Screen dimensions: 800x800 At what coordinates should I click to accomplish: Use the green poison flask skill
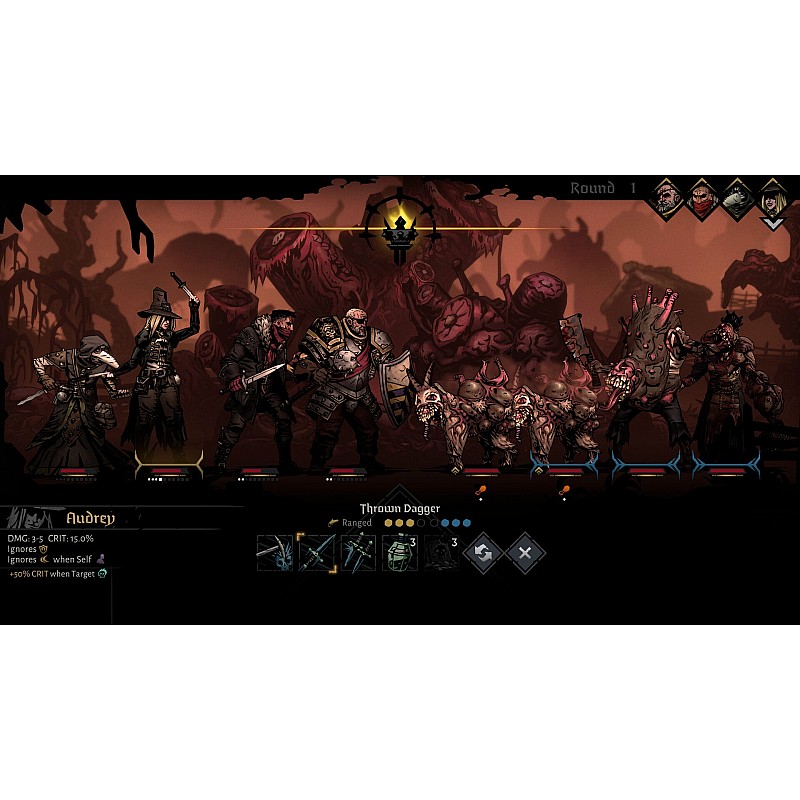399,552
